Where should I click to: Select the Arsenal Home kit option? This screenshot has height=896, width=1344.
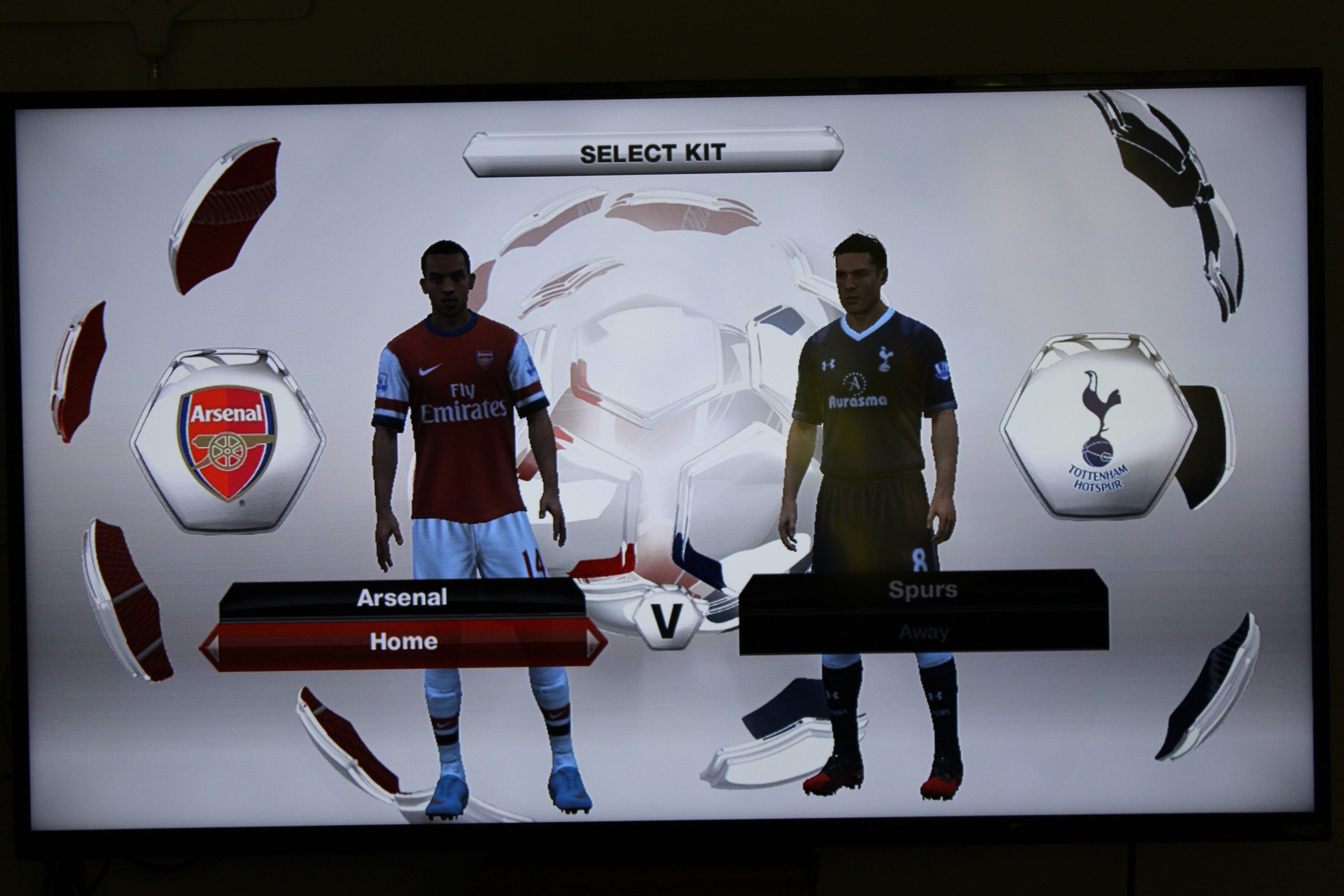pos(406,641)
